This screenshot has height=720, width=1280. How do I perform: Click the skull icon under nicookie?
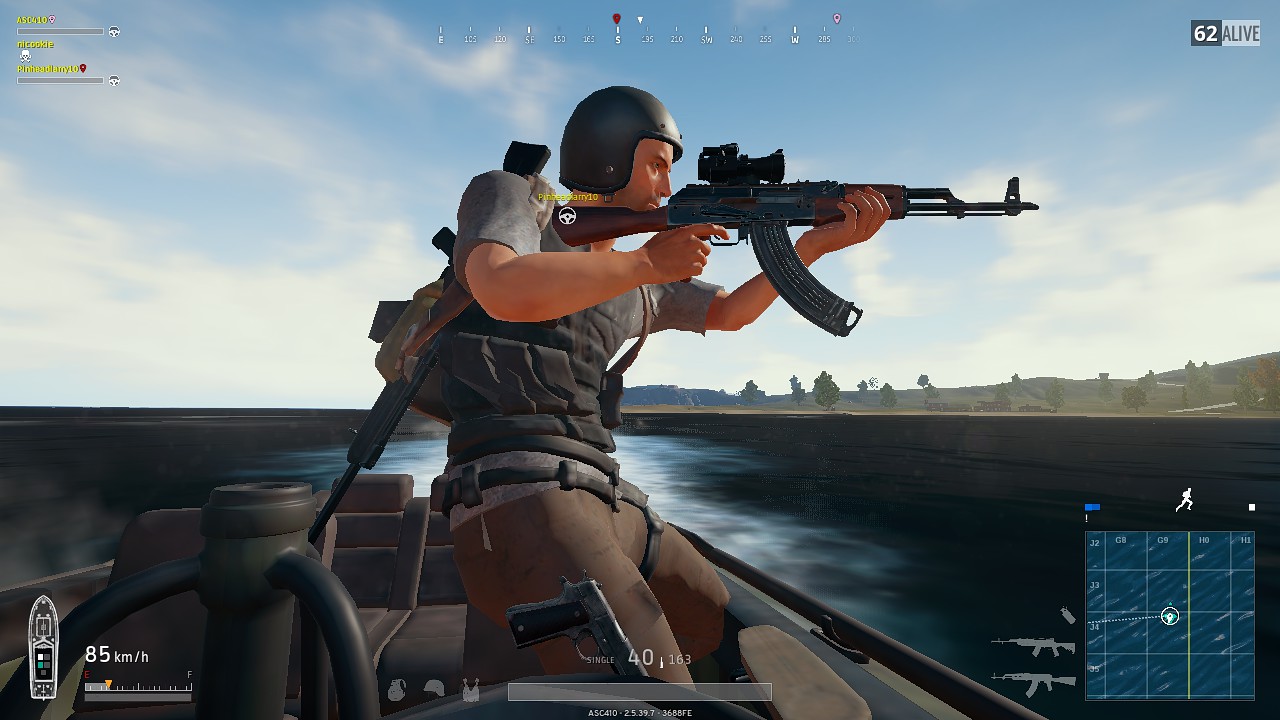(x=25, y=57)
